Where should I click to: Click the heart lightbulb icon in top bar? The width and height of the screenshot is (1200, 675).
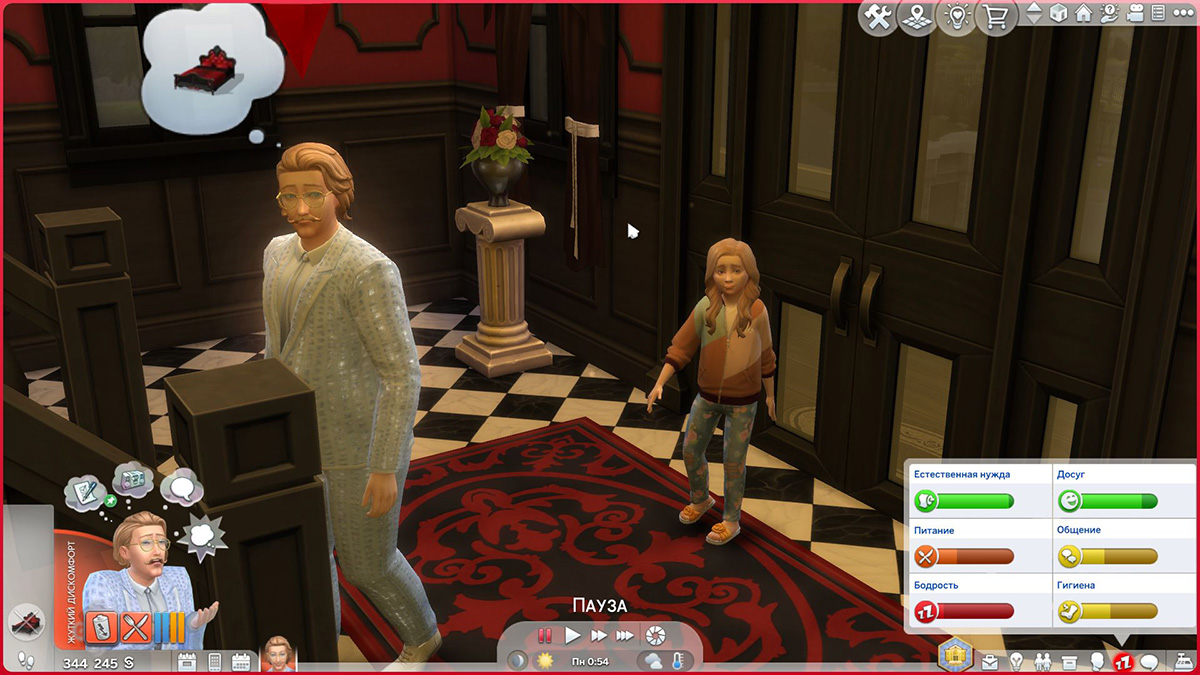coord(957,18)
